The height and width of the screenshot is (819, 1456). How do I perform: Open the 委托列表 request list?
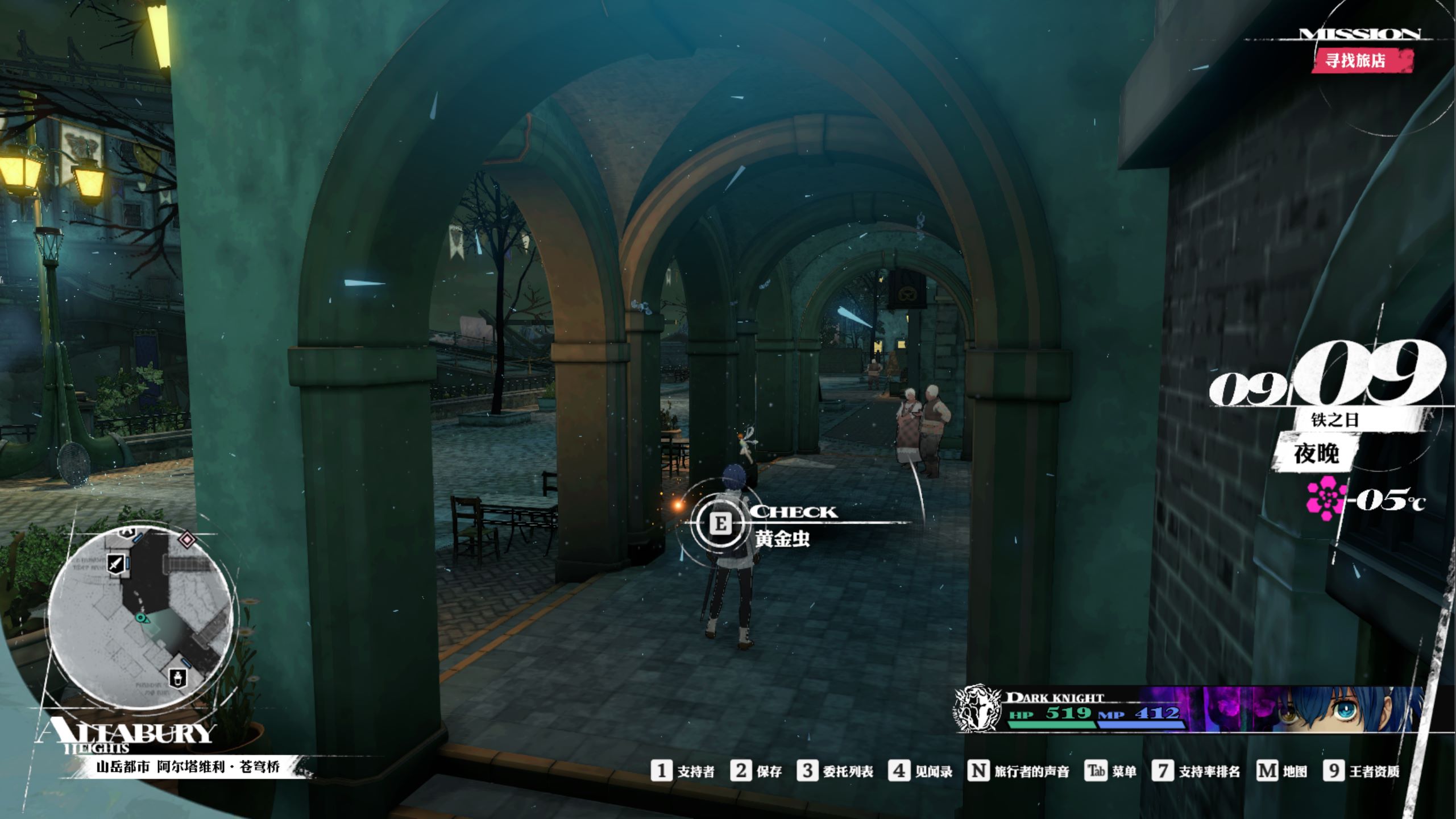click(835, 771)
